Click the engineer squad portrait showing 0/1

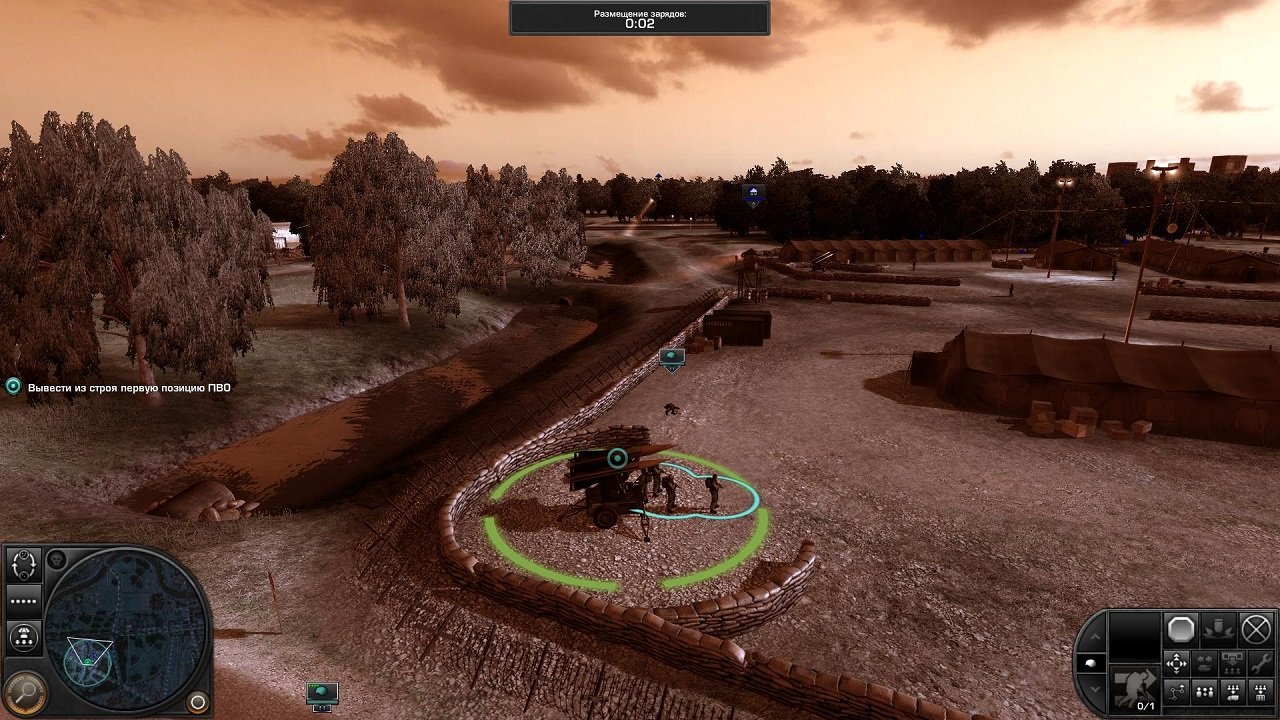1135,690
